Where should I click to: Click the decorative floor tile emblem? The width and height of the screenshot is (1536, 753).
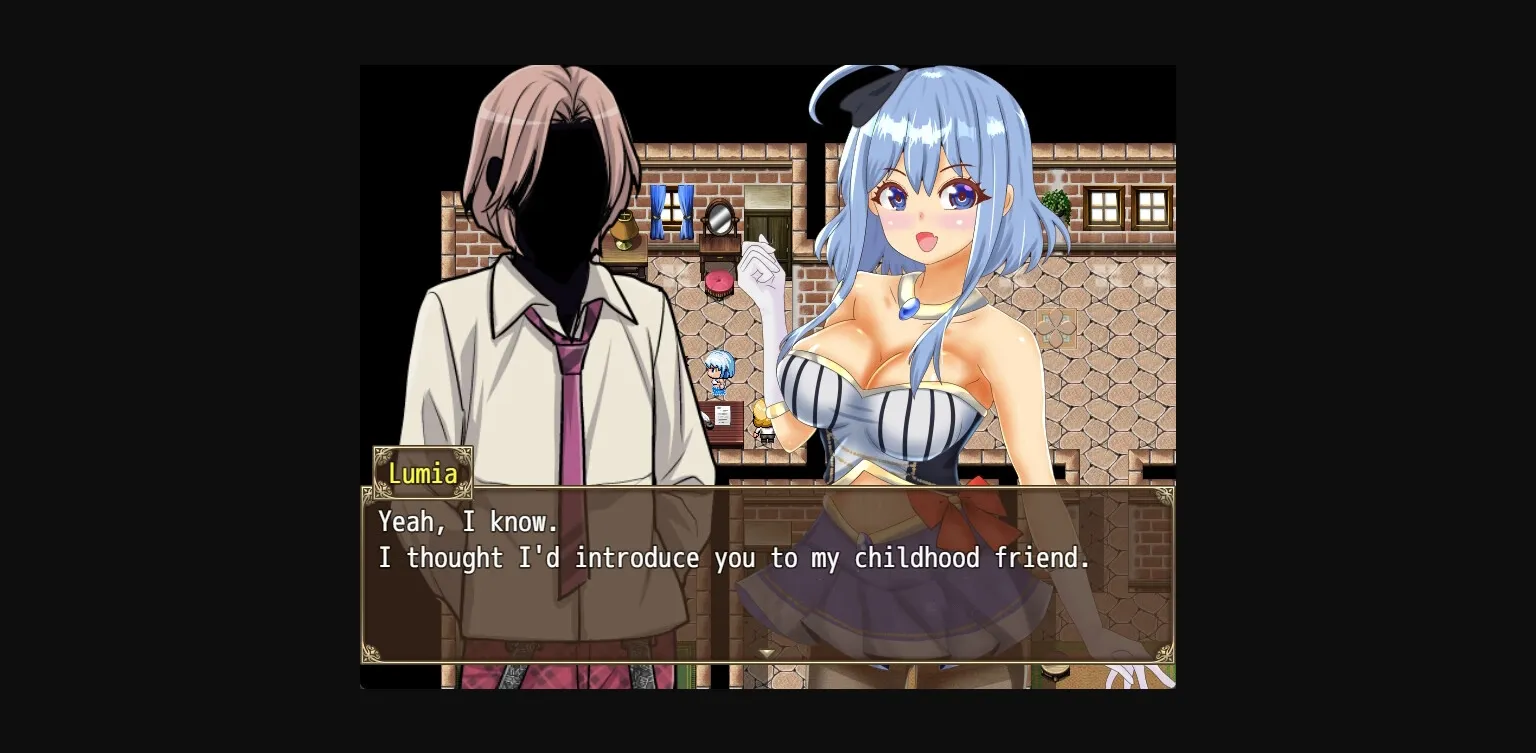[1058, 330]
